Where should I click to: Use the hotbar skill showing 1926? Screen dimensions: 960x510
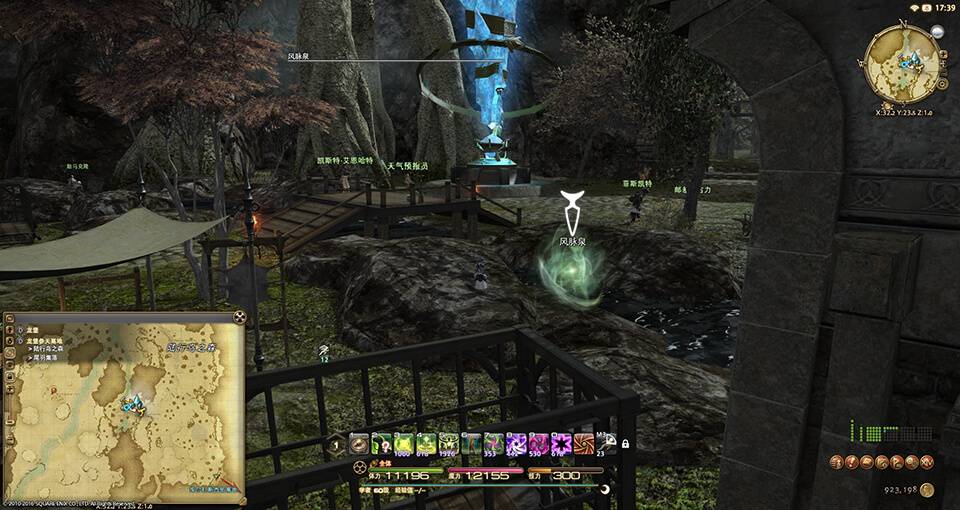[x=448, y=444]
